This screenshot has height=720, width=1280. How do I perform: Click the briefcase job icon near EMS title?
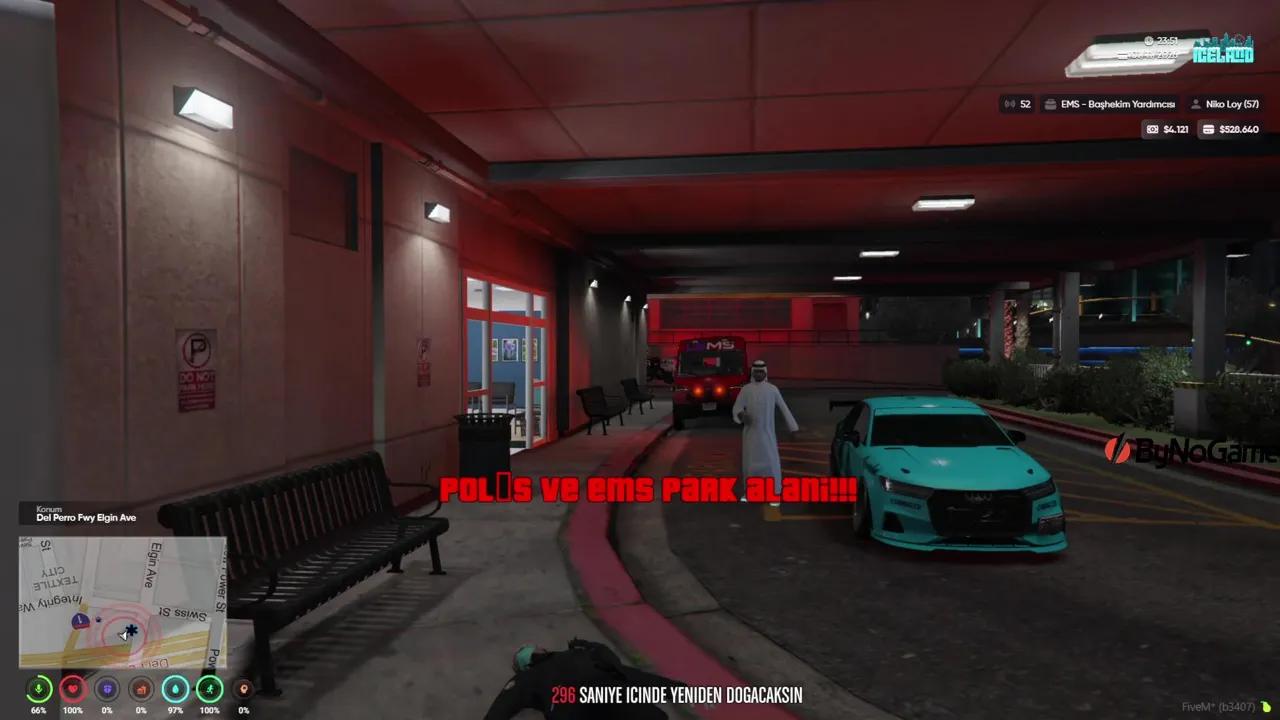click(1048, 103)
